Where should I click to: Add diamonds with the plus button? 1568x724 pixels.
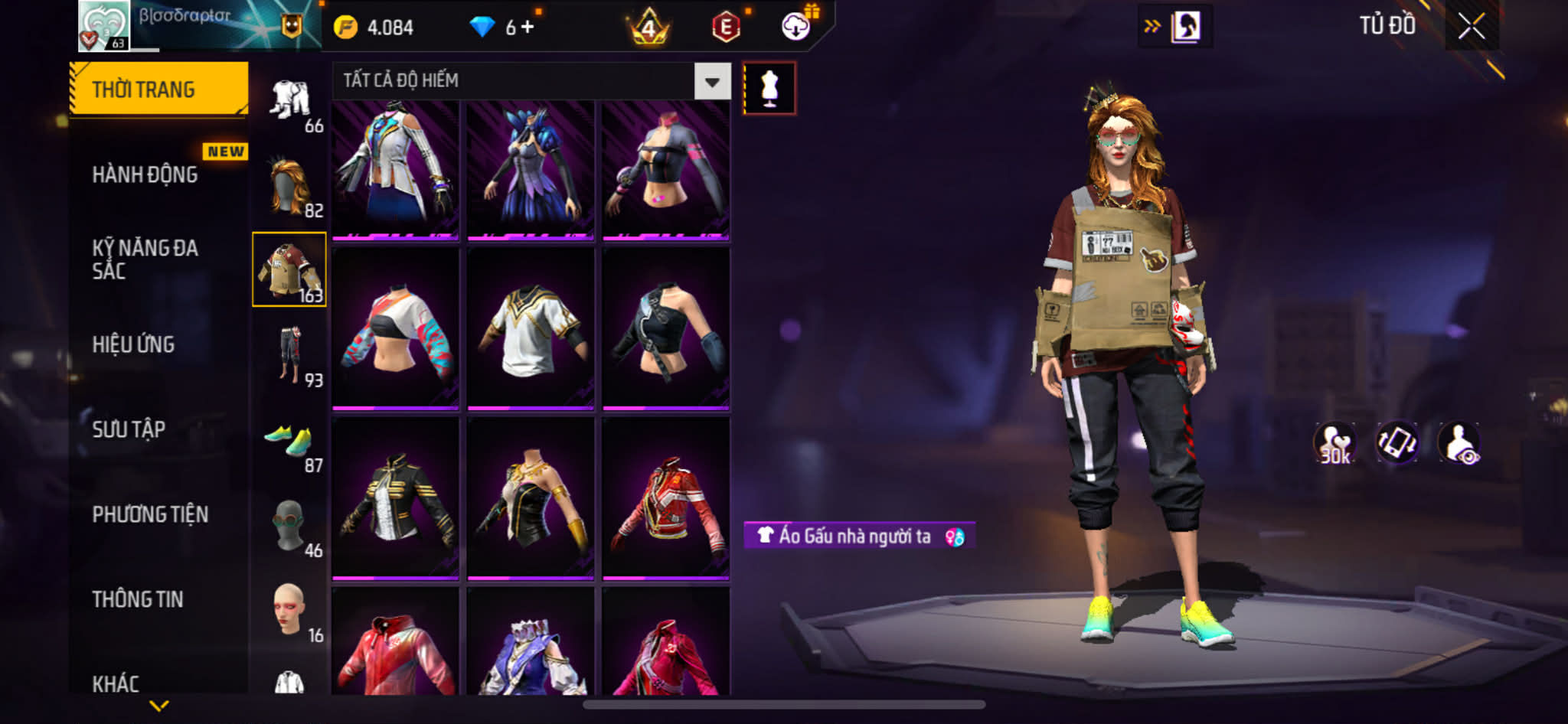coord(527,28)
